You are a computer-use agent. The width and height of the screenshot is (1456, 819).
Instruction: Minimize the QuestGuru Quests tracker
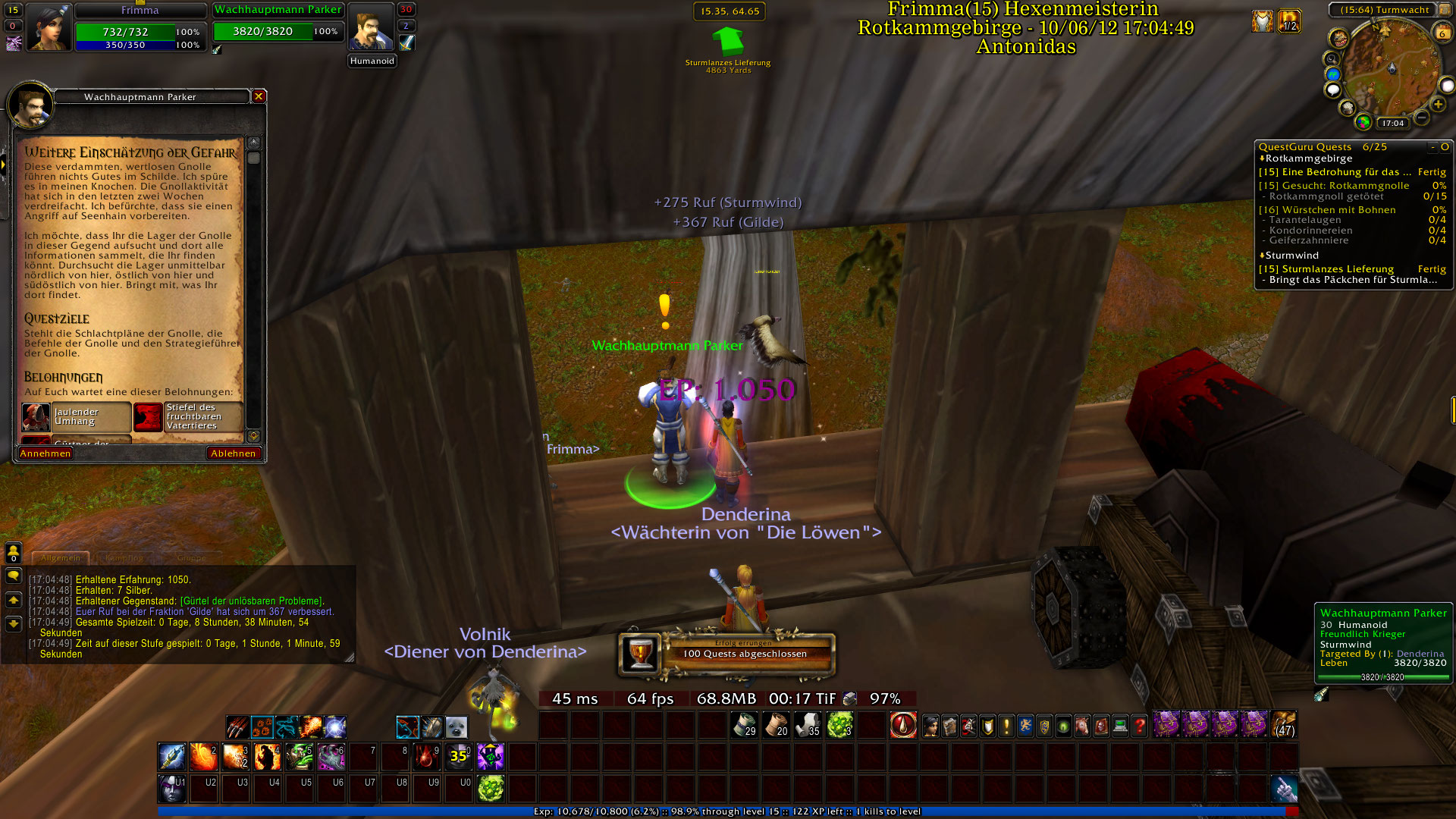click(1432, 147)
